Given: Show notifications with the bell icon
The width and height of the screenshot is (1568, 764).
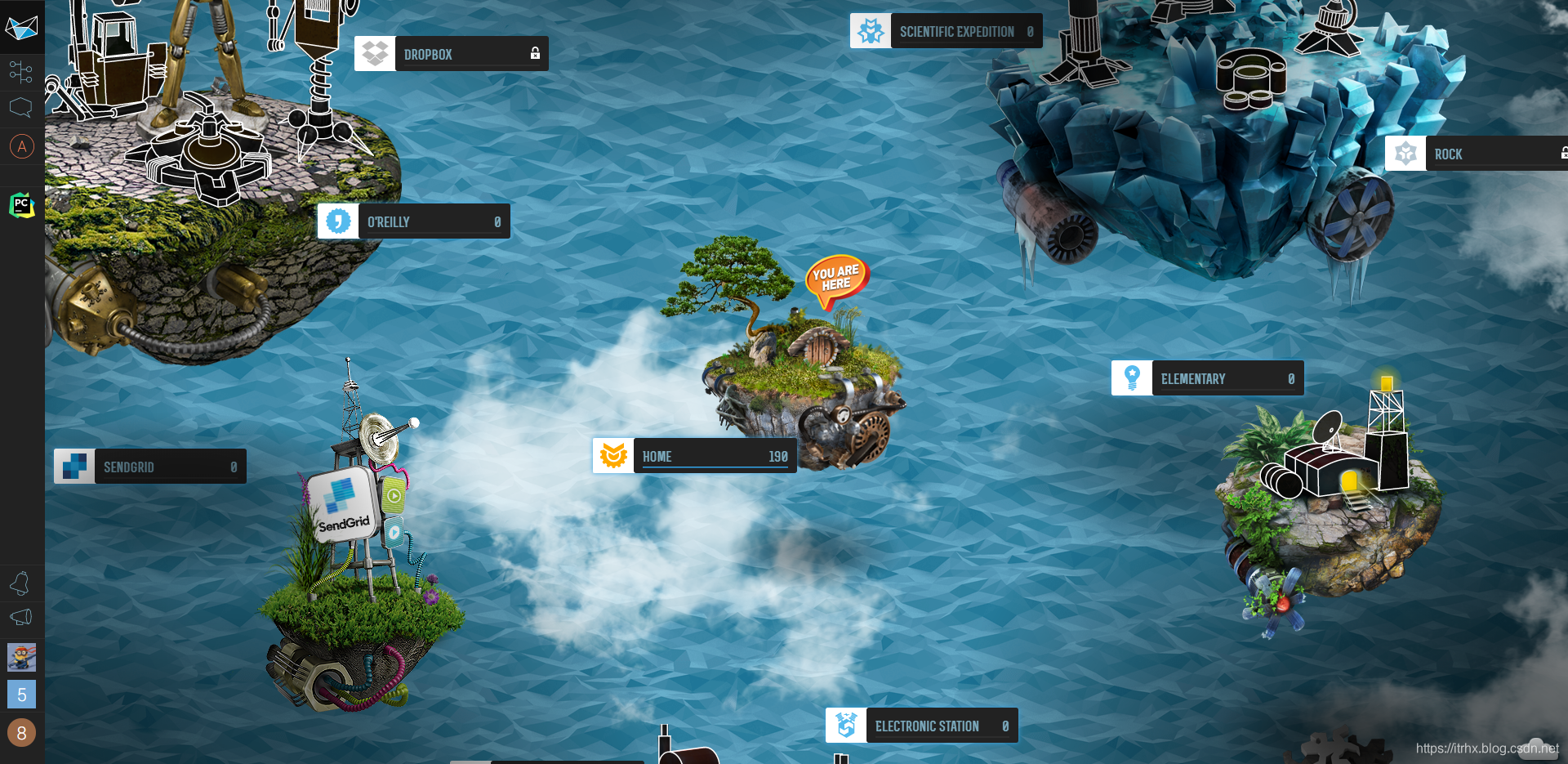Looking at the screenshot, I should click(21, 583).
